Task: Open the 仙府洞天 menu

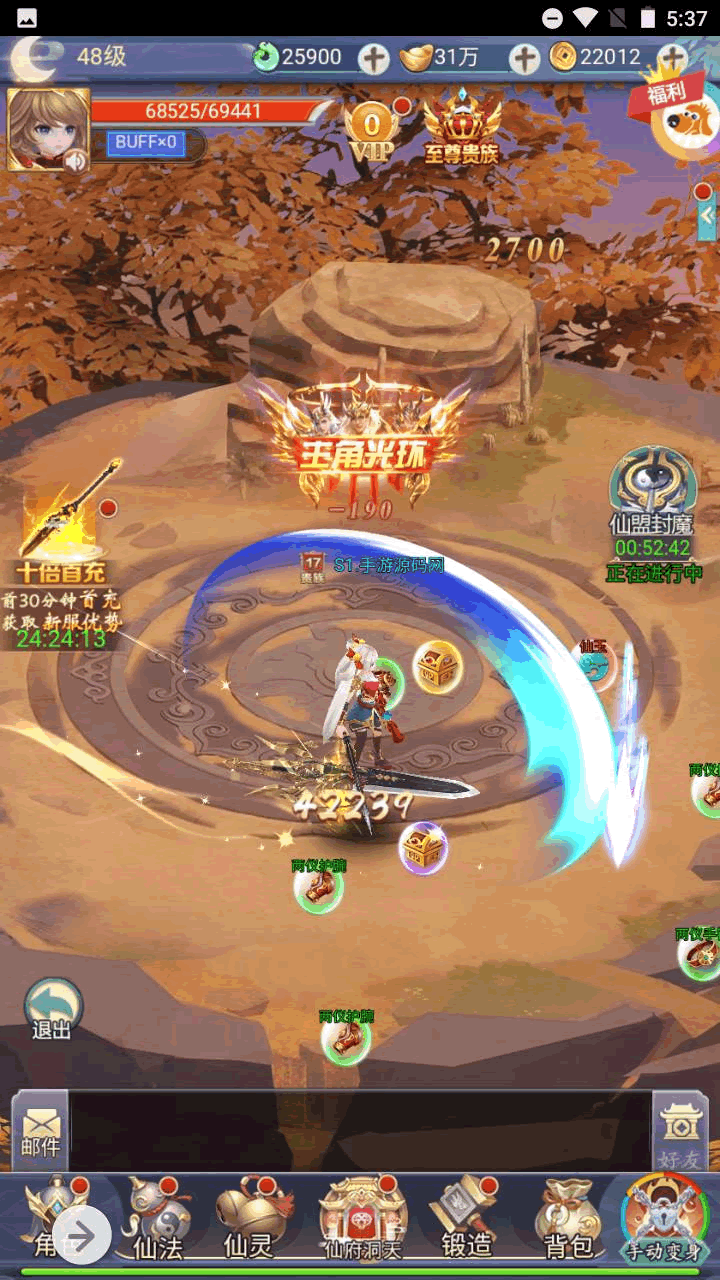Action: click(362, 1218)
